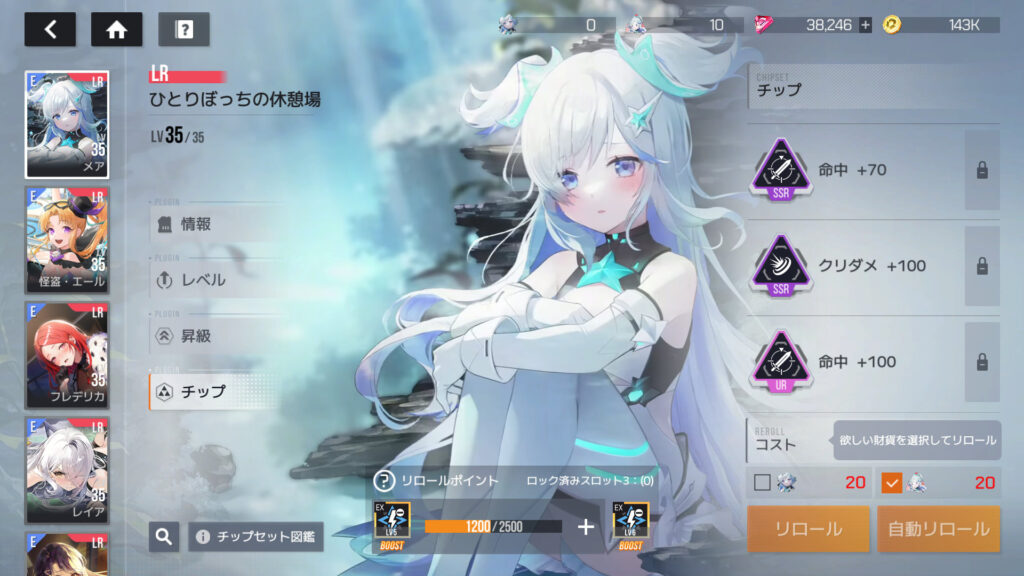Toggle the lock on 命中 +100 chip
The width and height of the screenshot is (1024, 576).
coord(982,362)
